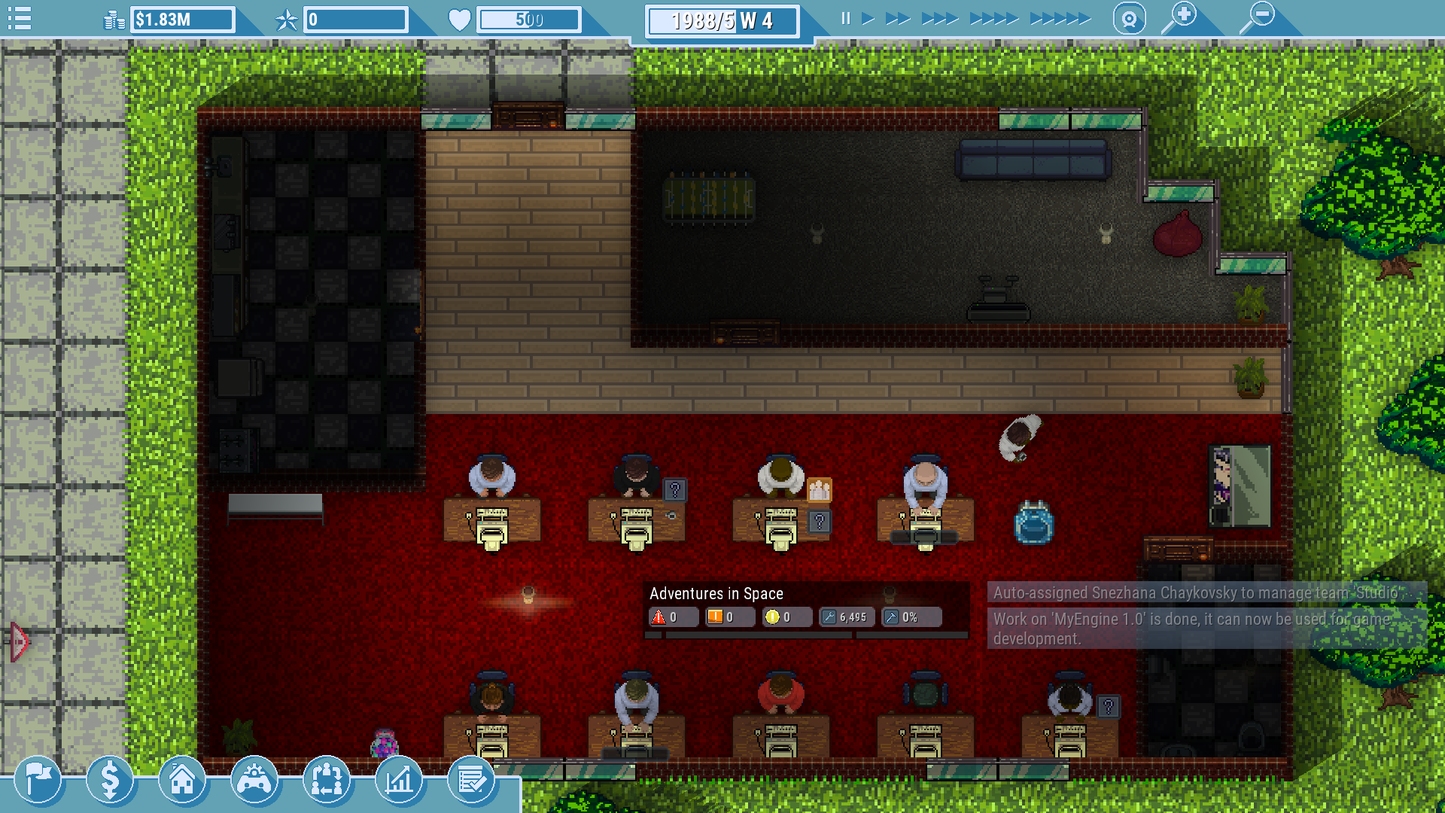Click the 0% progress bar for Adventures in Space
This screenshot has width=1445, height=813.
click(910, 617)
